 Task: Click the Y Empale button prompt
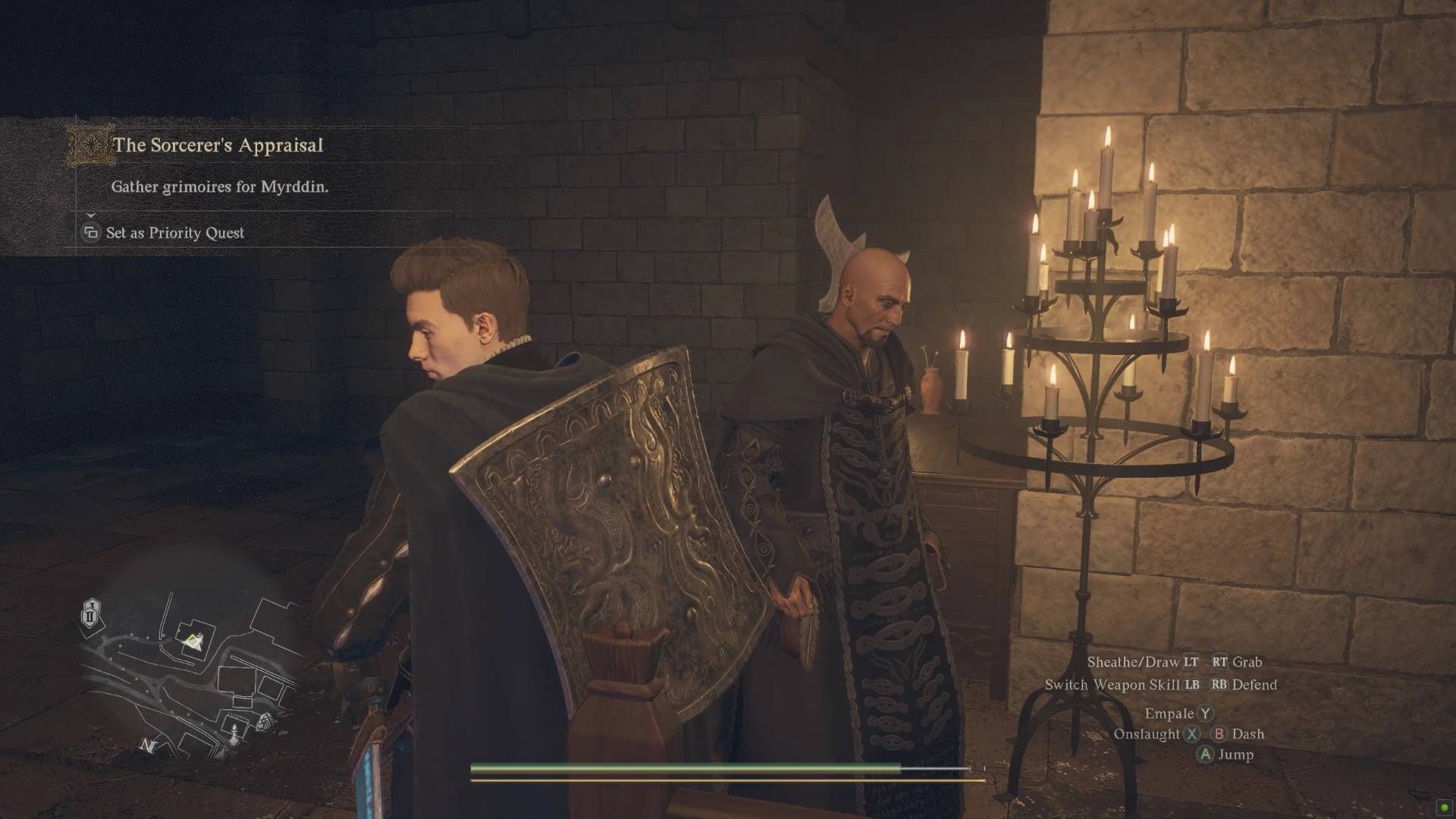pyautogui.click(x=1207, y=713)
